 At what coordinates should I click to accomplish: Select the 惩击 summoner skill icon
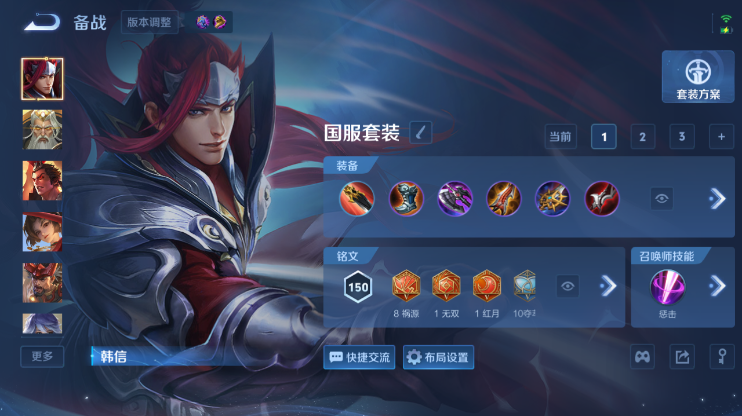click(x=667, y=288)
